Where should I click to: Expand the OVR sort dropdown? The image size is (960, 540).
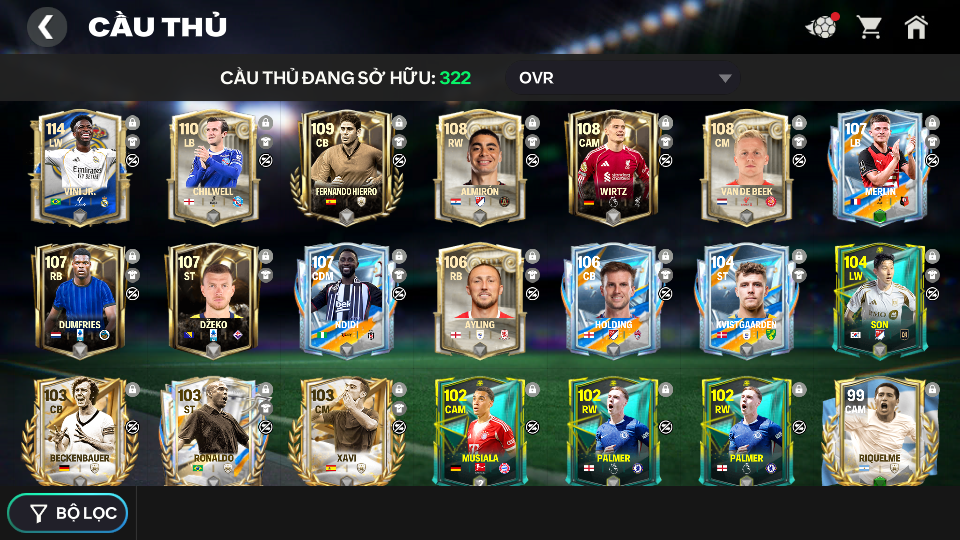click(625, 78)
